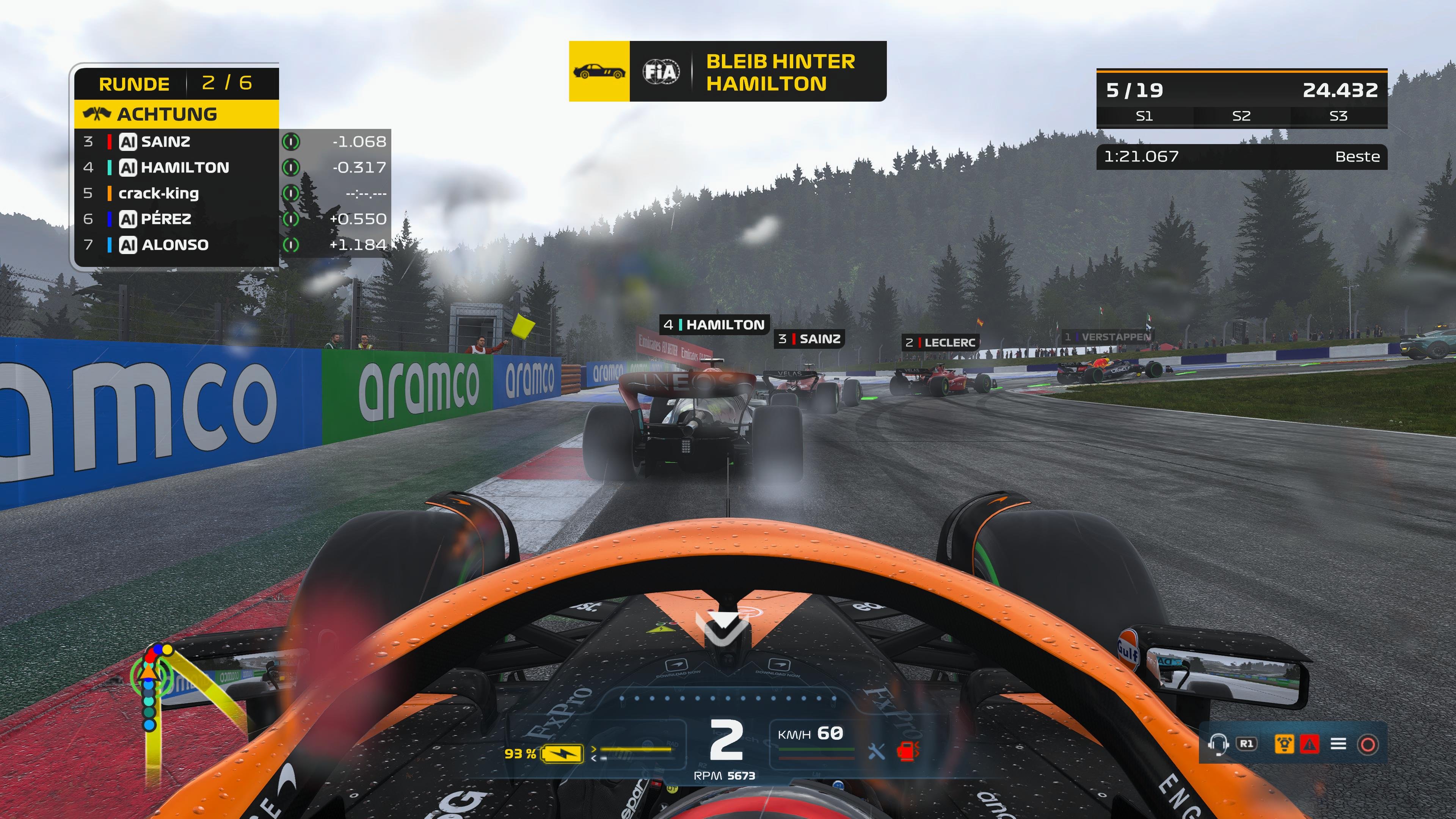Select the S3 sector segment
Image resolution: width=1456 pixels, height=819 pixels.
click(1338, 116)
